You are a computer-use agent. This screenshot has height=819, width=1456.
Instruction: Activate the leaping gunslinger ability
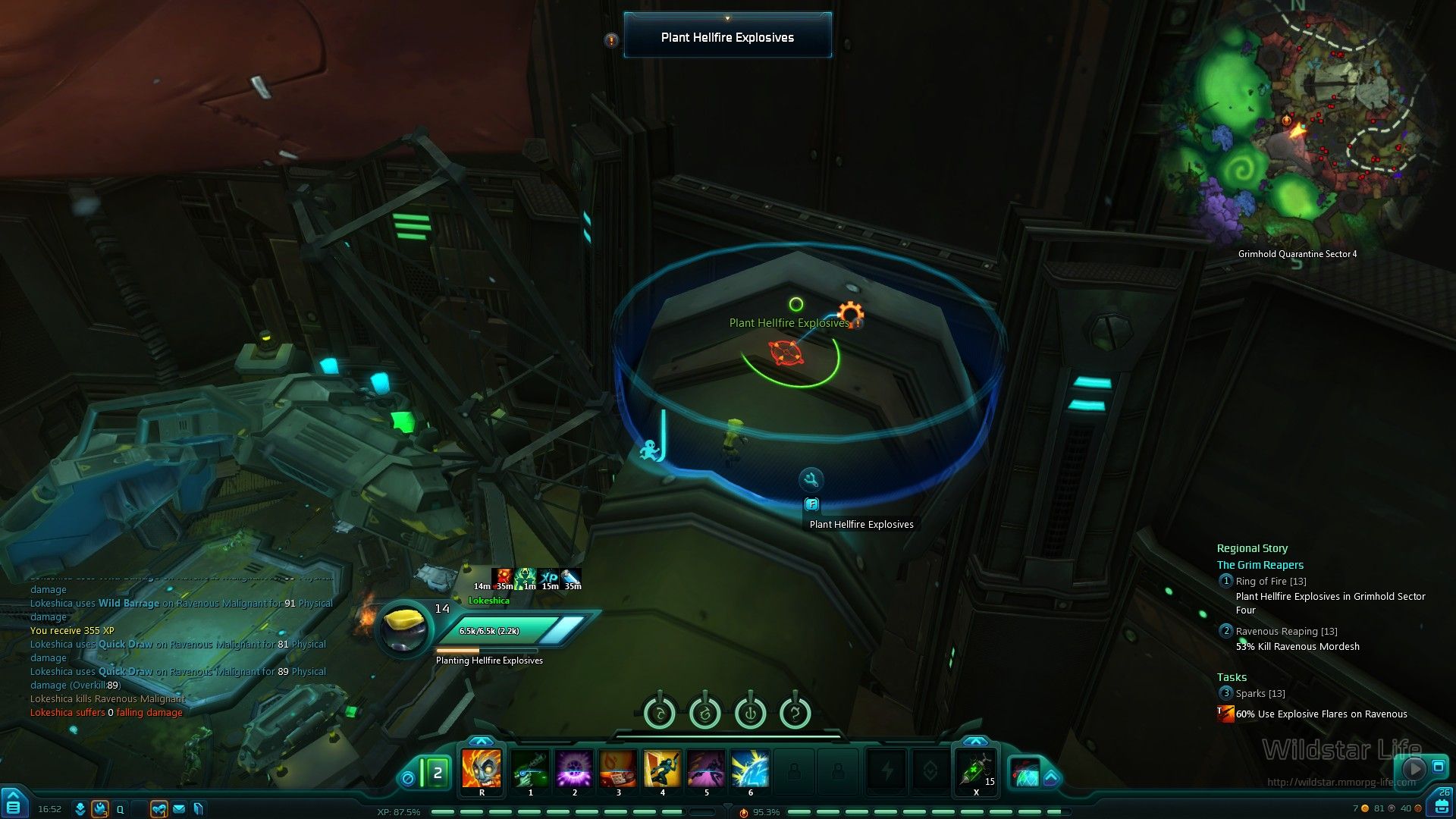tap(662, 768)
